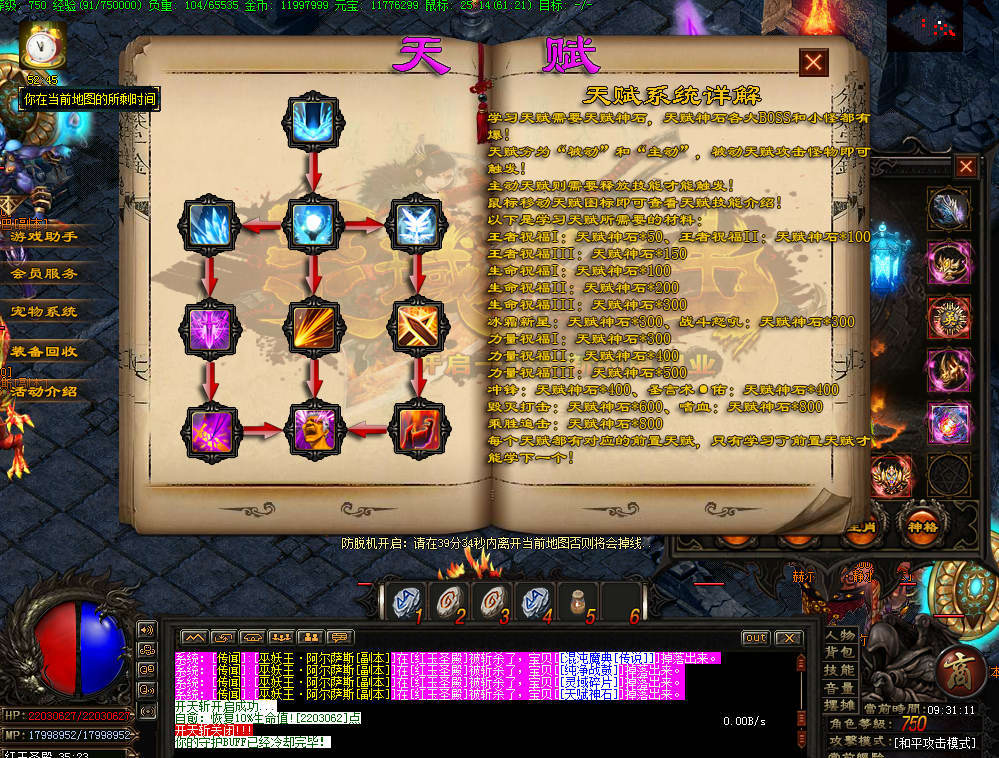Viewport: 999px width, 758px height.
Task: Open the 宠物系统 pet system
Action: tap(44, 312)
